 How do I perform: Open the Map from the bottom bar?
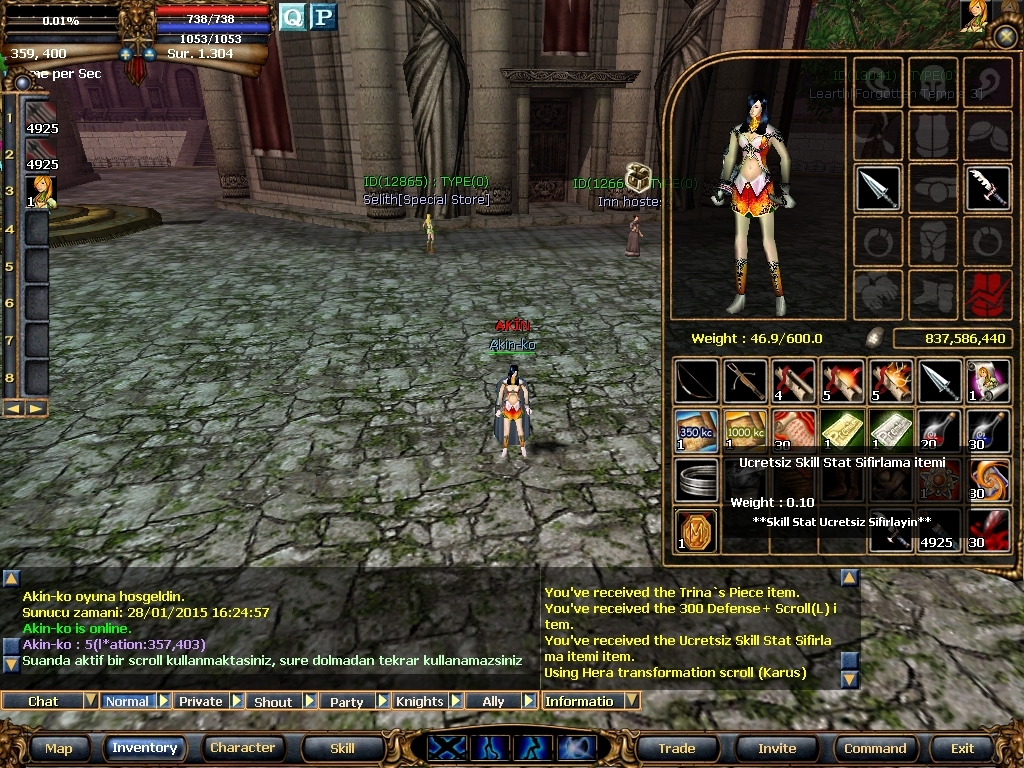pyautogui.click(x=58, y=748)
